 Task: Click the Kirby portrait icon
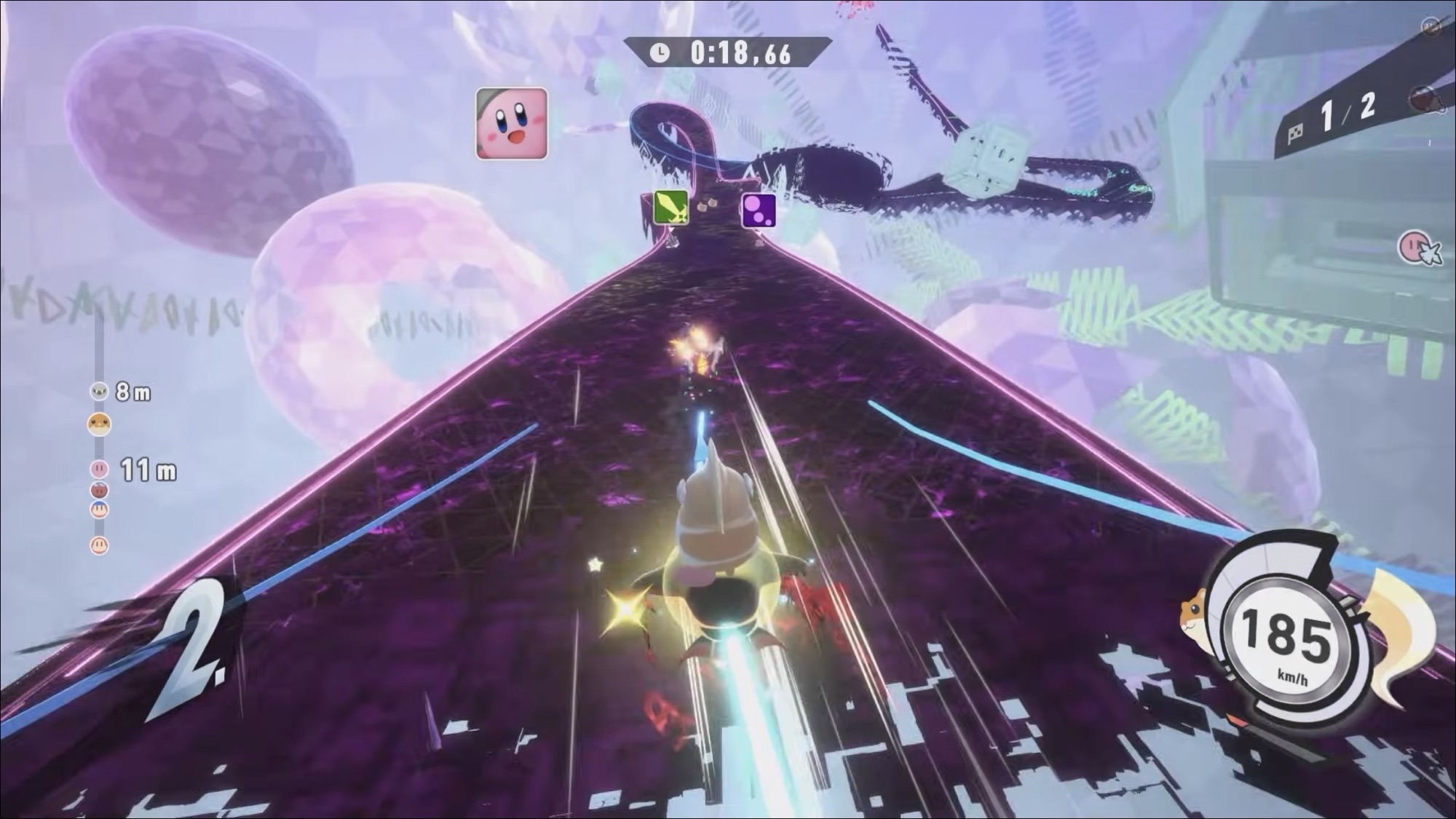[511, 123]
